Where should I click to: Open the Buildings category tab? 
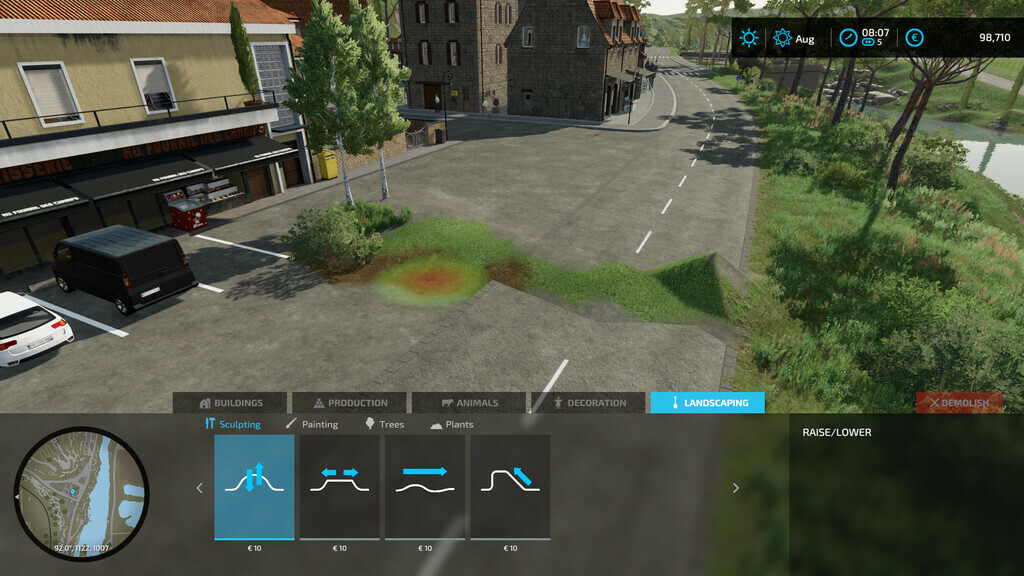pyautogui.click(x=230, y=403)
